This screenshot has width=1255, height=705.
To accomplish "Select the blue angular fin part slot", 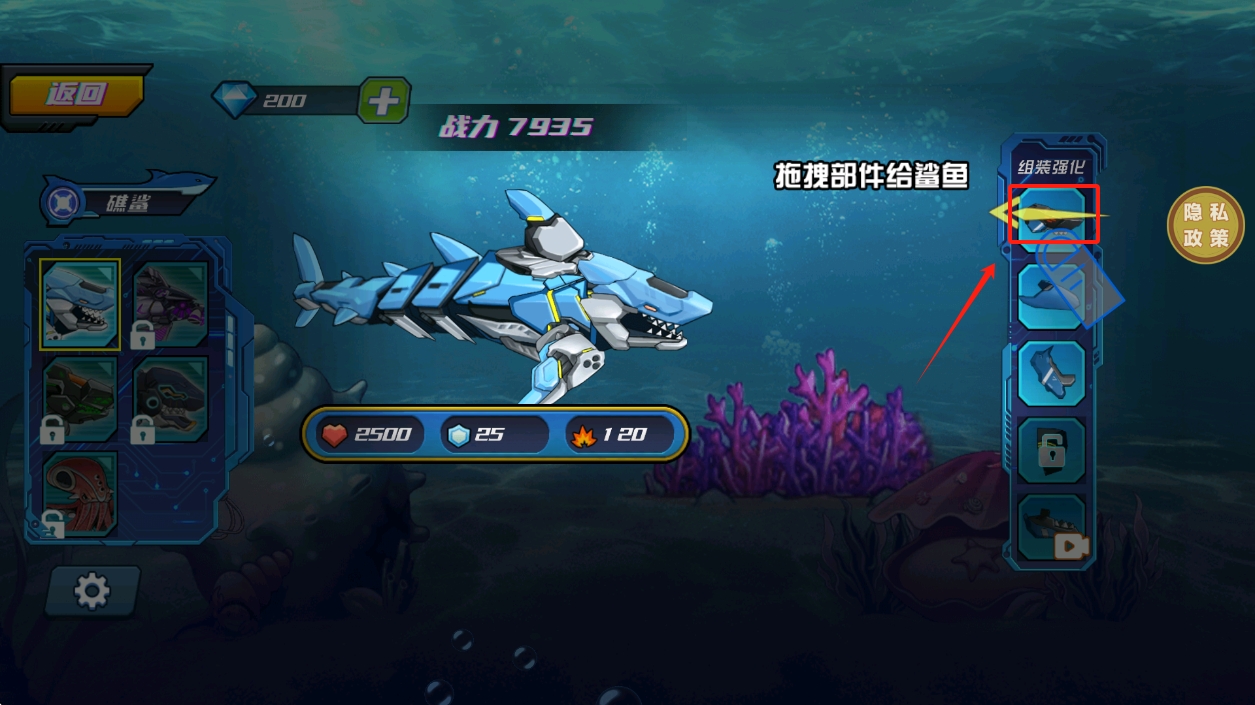I will [x=1052, y=373].
